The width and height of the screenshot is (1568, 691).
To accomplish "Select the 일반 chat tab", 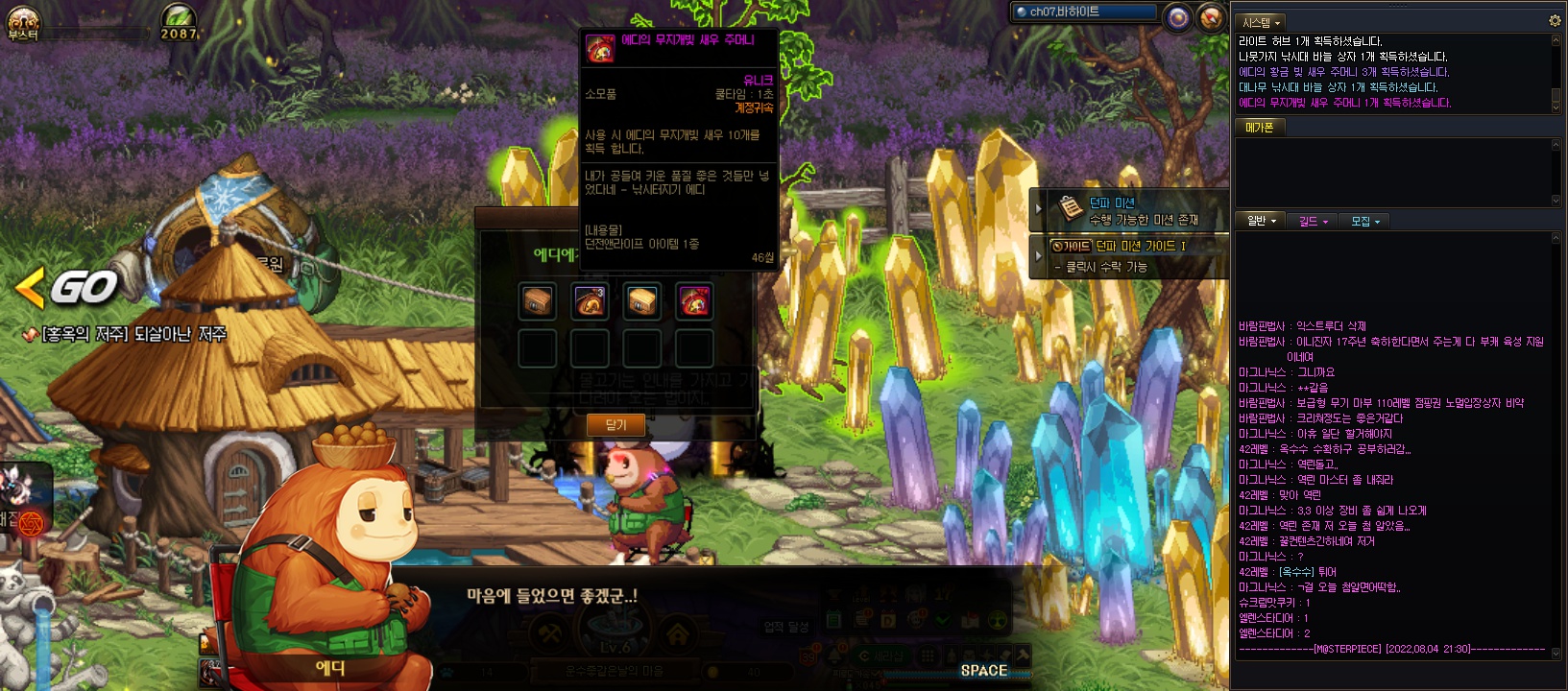I will (1261, 221).
